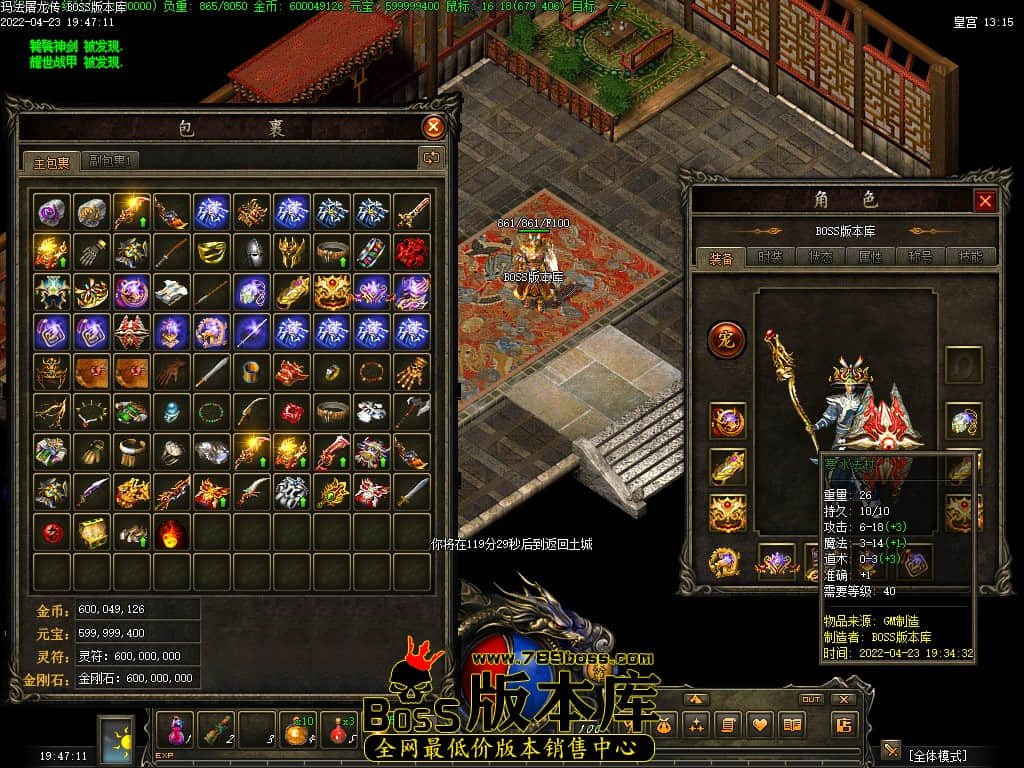Select the fireball item in bag

172,531
